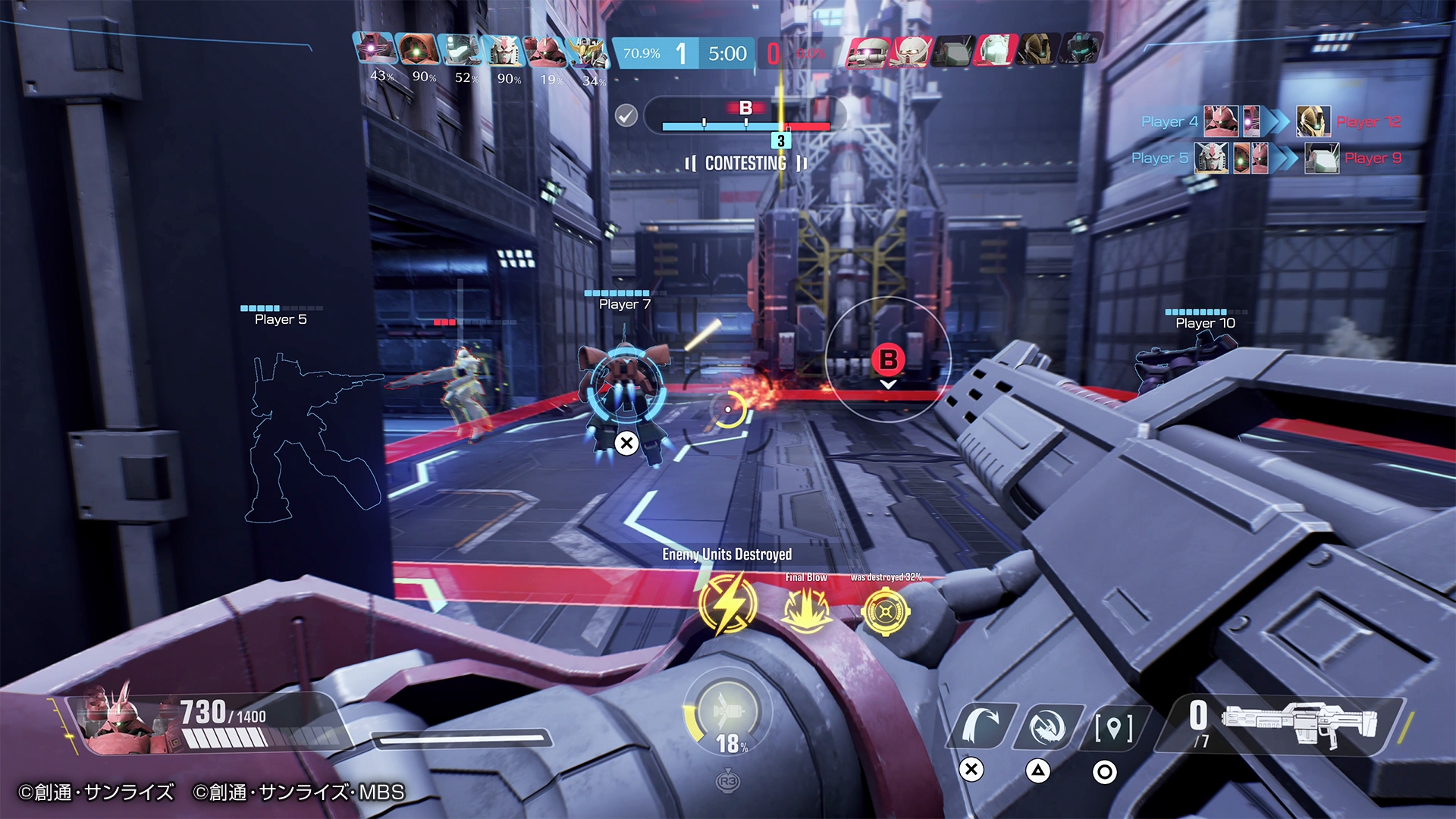Screen dimensions: 1456x819
Task: Click the lightning bolt medal icon
Action: click(727, 604)
